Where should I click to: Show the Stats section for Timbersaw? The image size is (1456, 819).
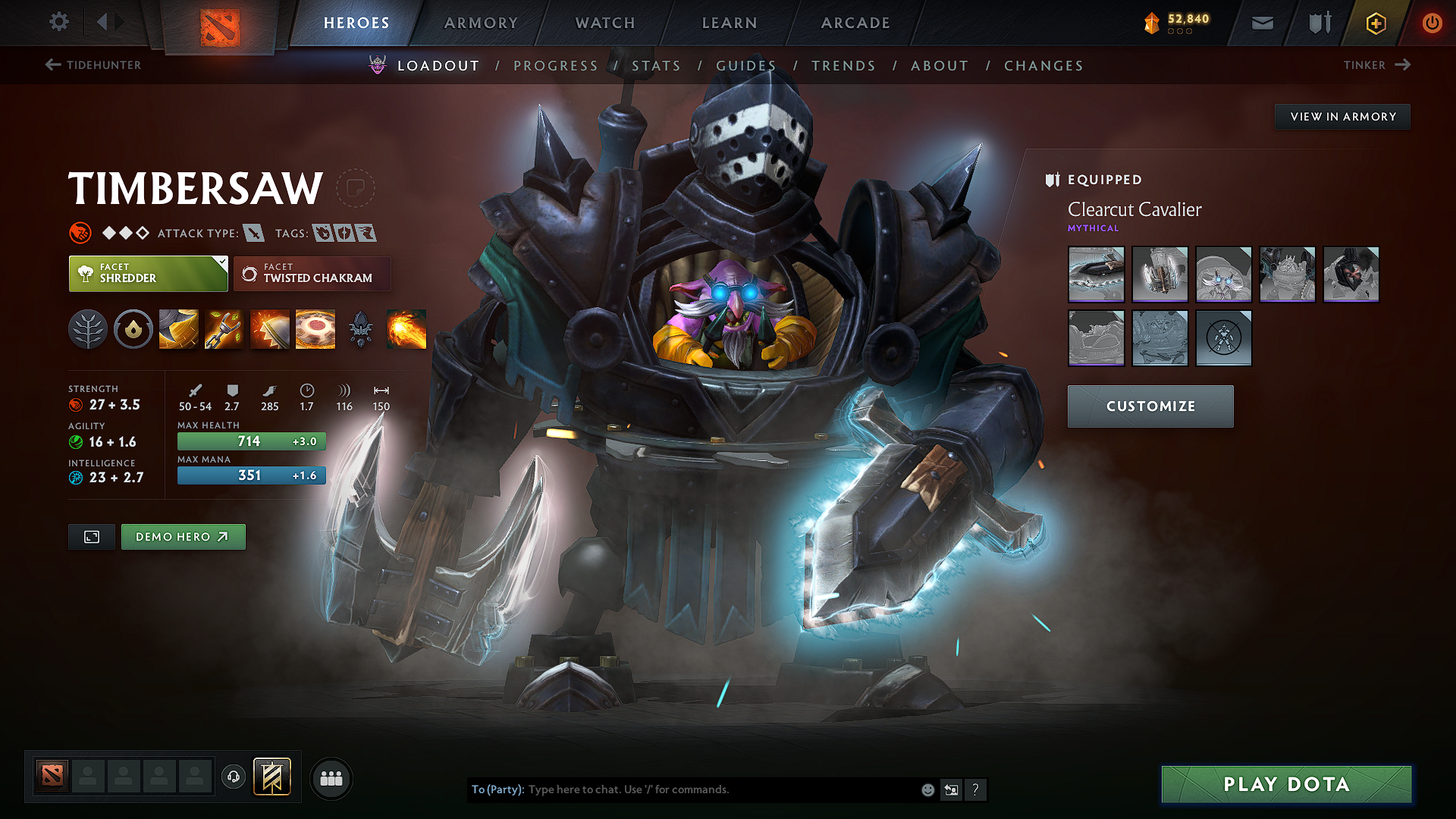[656, 66]
